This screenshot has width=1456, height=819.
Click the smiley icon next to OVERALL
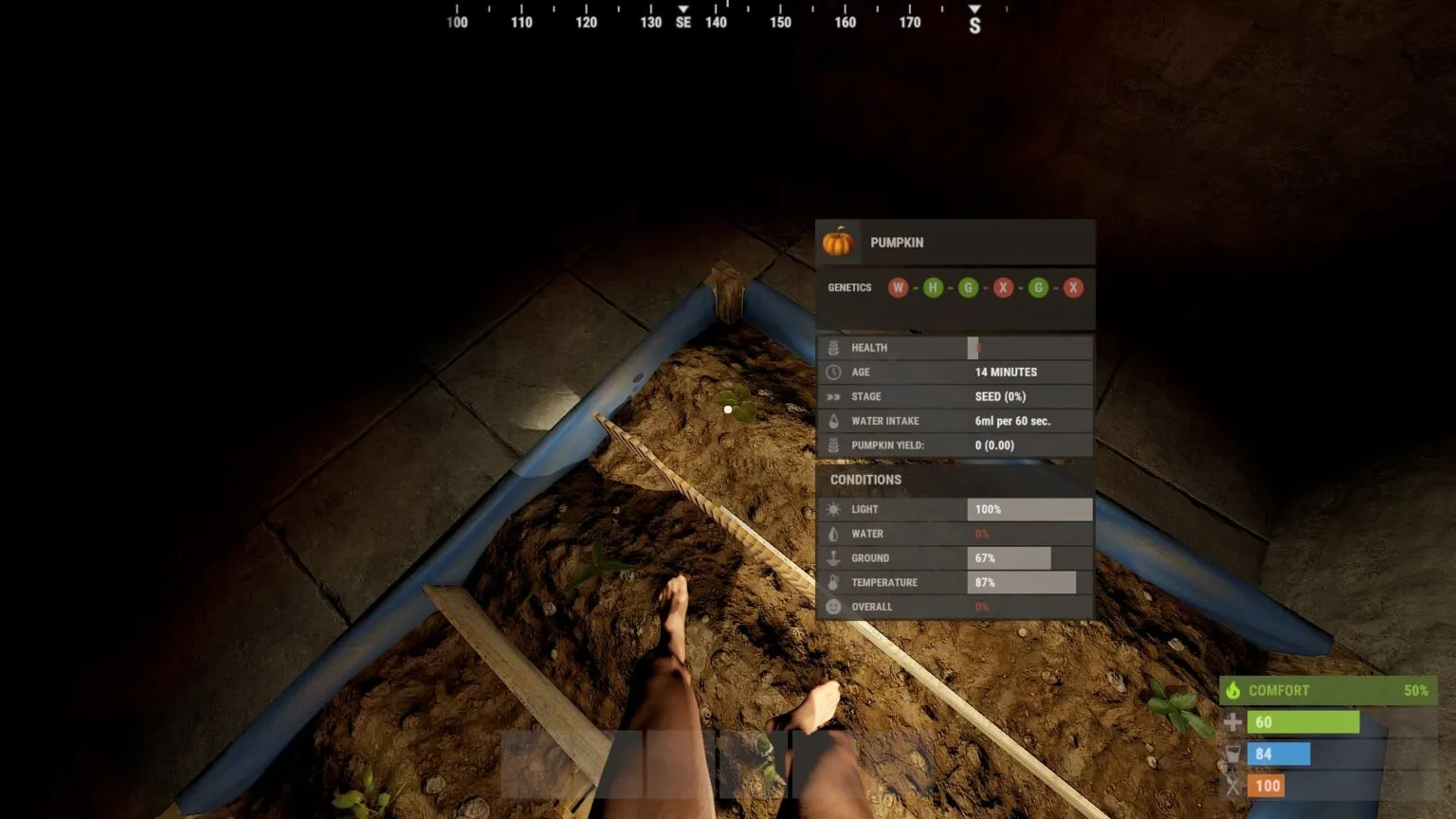click(x=833, y=607)
